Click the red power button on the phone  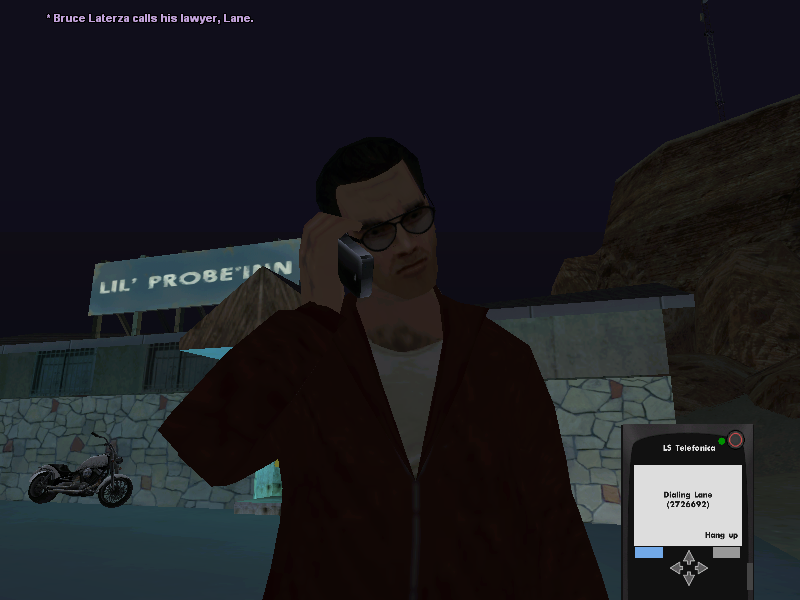[x=736, y=439]
